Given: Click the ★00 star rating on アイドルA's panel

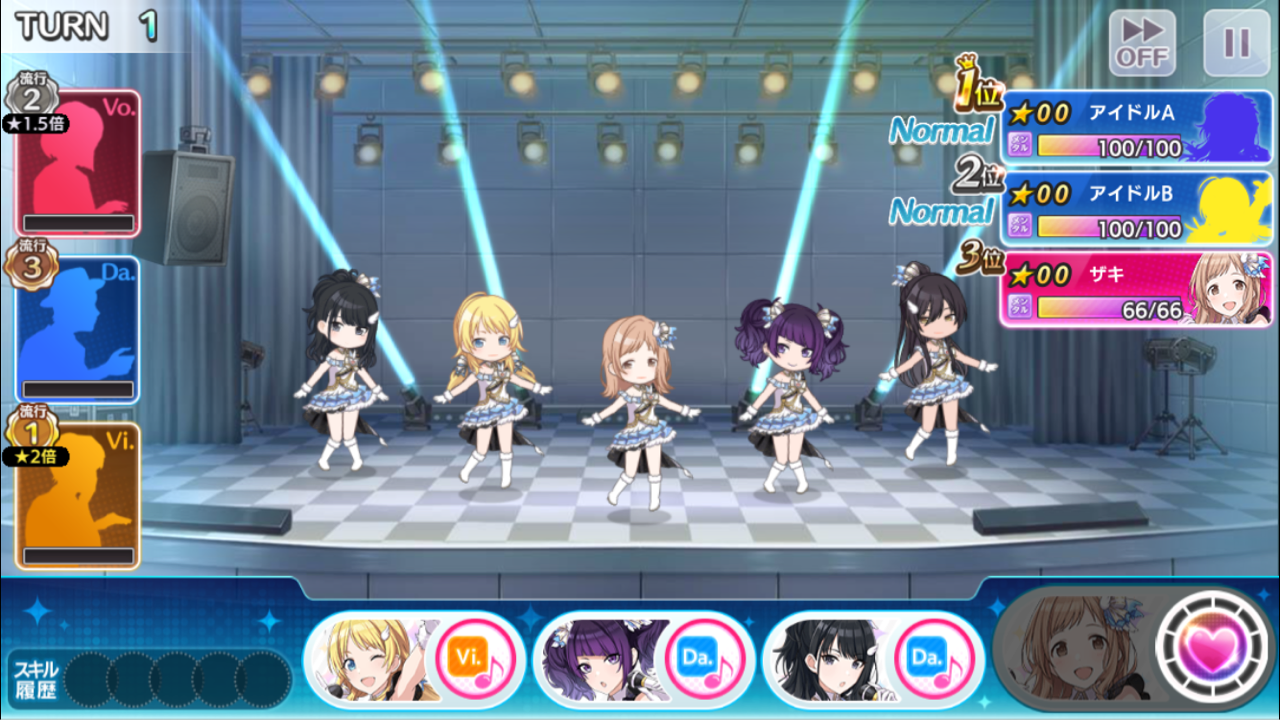Looking at the screenshot, I should 1040,110.
